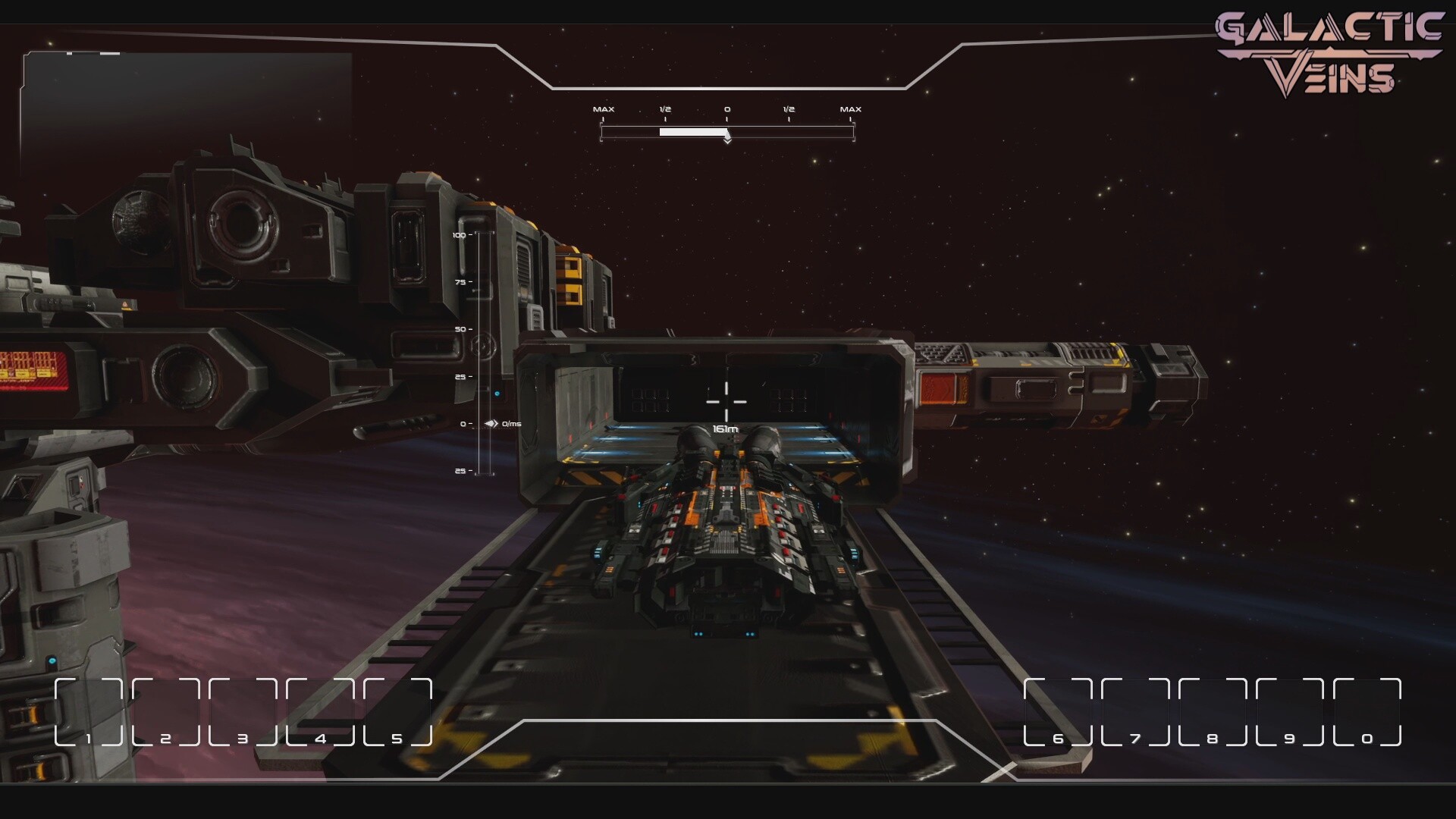The image size is (1456, 819).
Task: Click the left MAX throttle label
Action: click(x=604, y=108)
